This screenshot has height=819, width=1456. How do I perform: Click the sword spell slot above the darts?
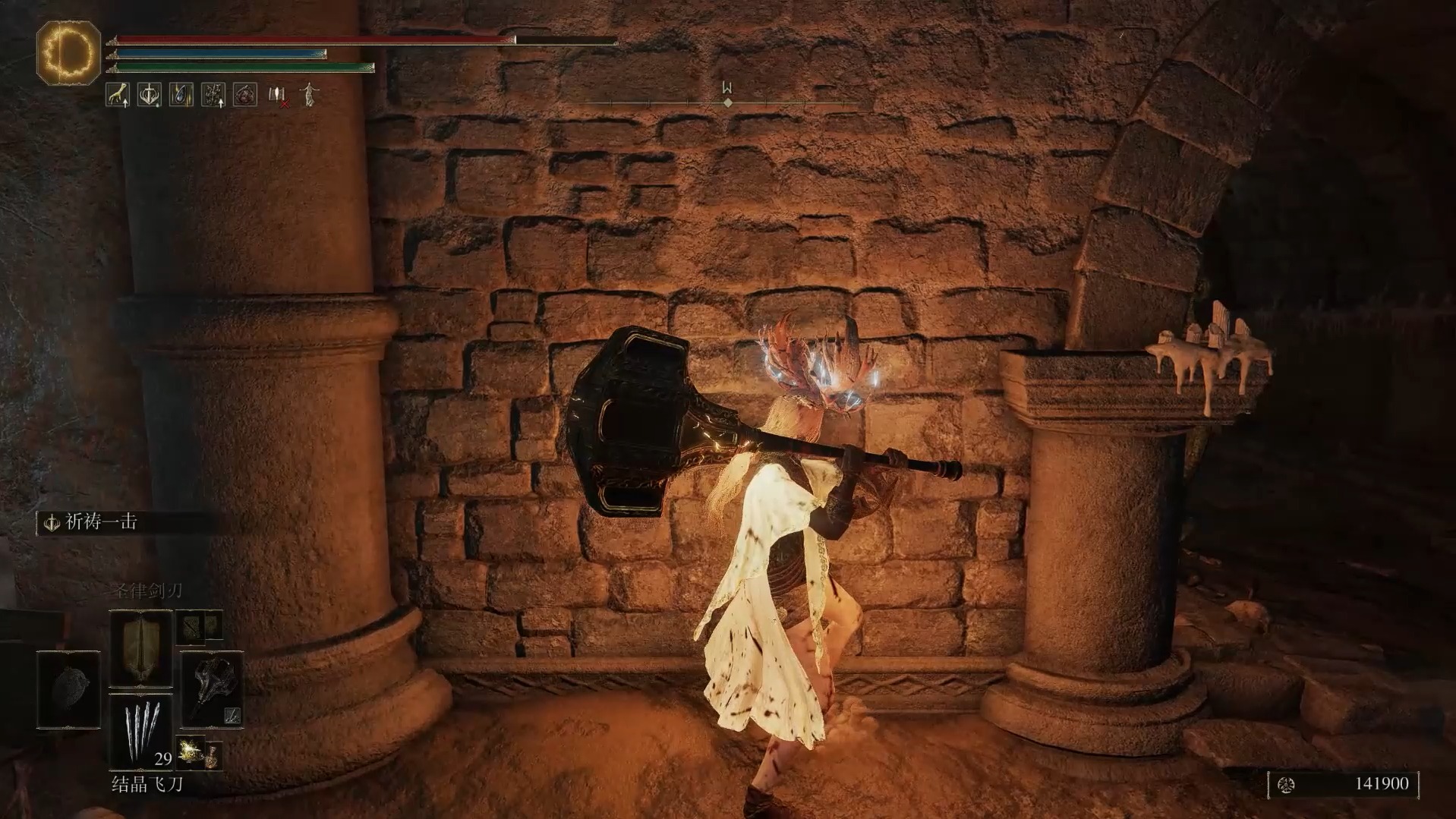coord(141,647)
